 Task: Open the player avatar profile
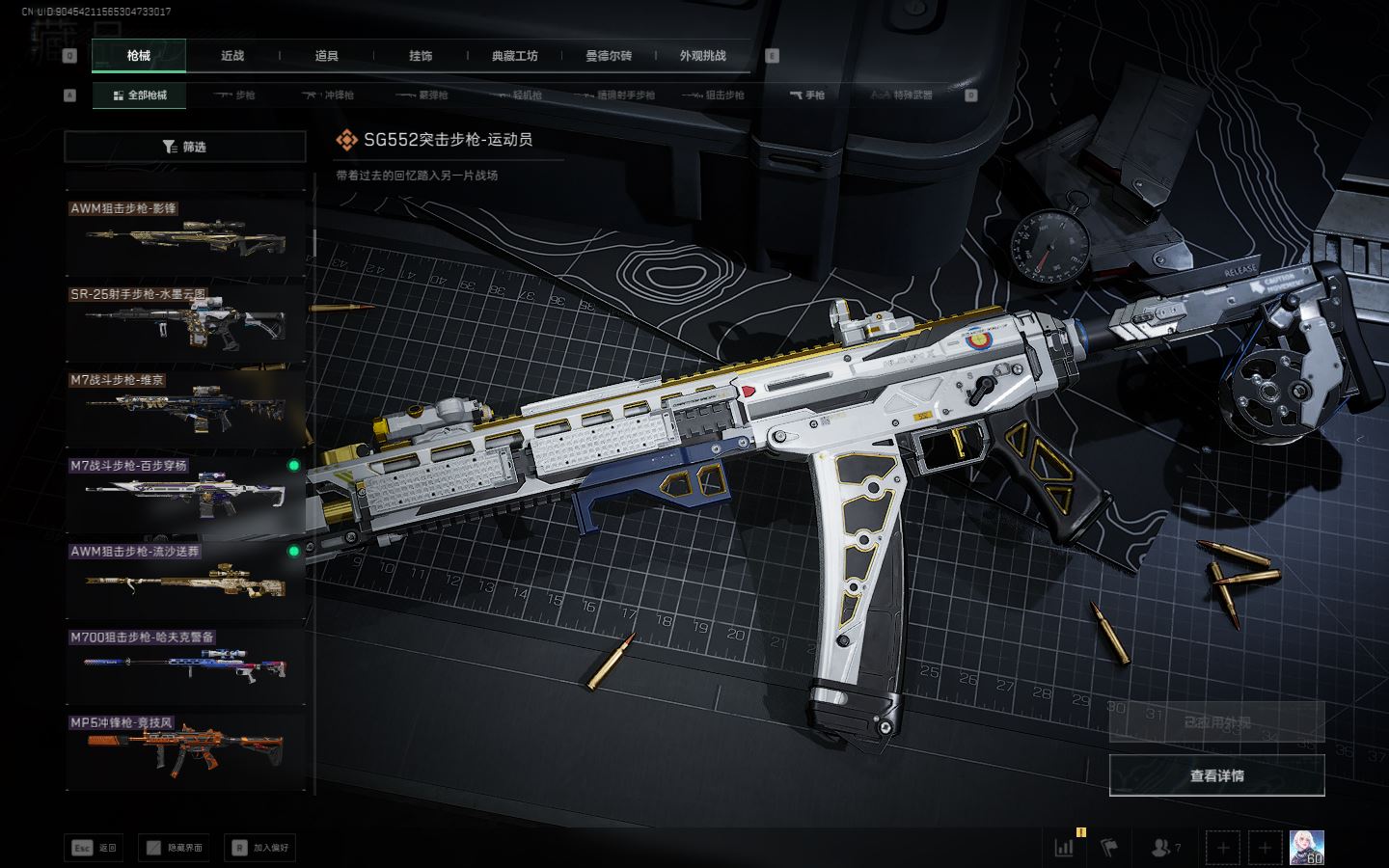1306,848
